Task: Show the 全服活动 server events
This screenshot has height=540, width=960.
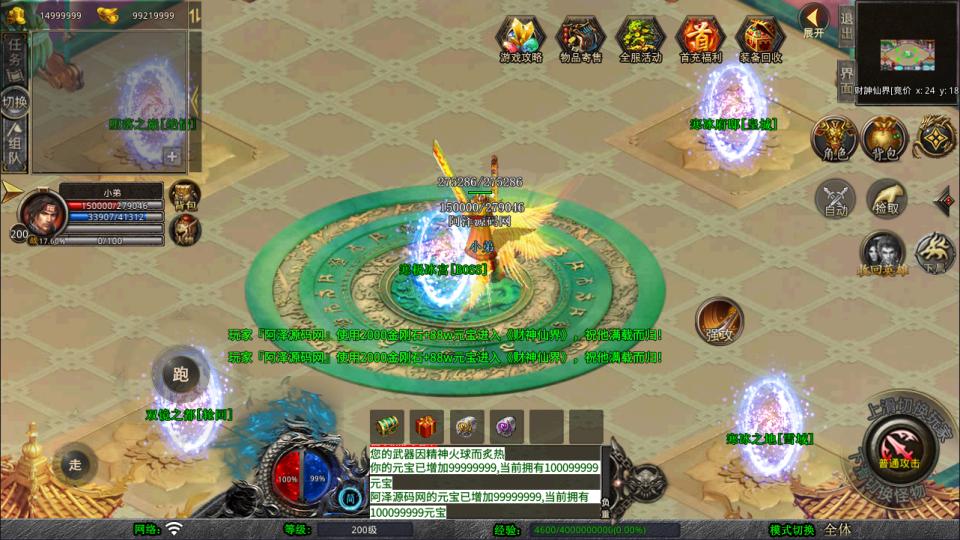Action: point(641,38)
